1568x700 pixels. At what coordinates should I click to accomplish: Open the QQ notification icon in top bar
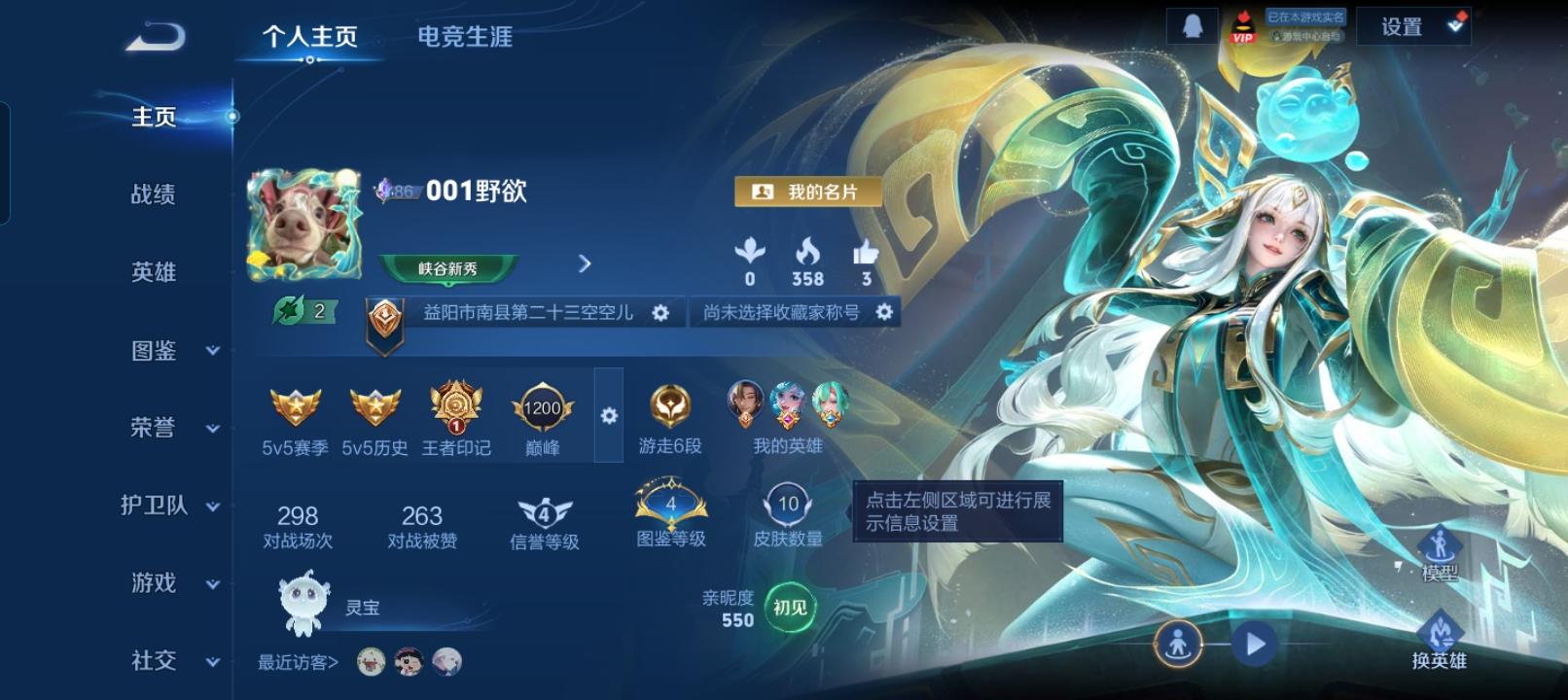pos(1192,24)
